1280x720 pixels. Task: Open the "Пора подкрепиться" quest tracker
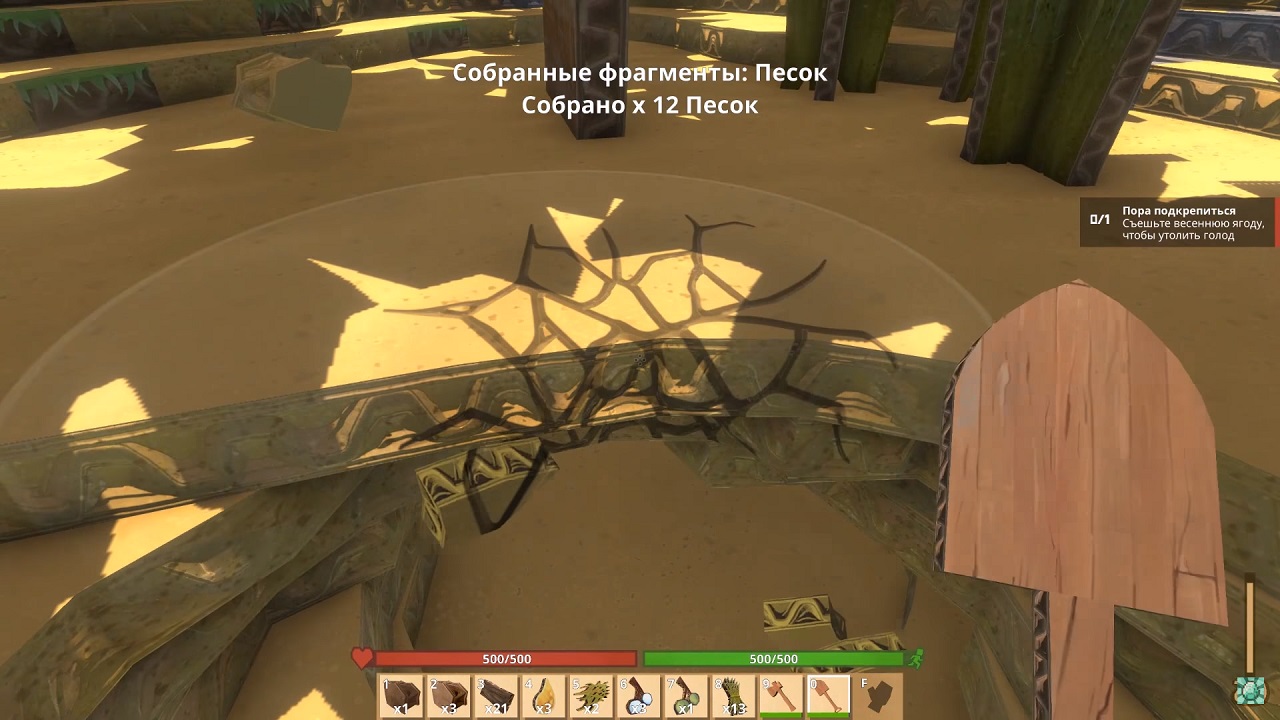1178,223
